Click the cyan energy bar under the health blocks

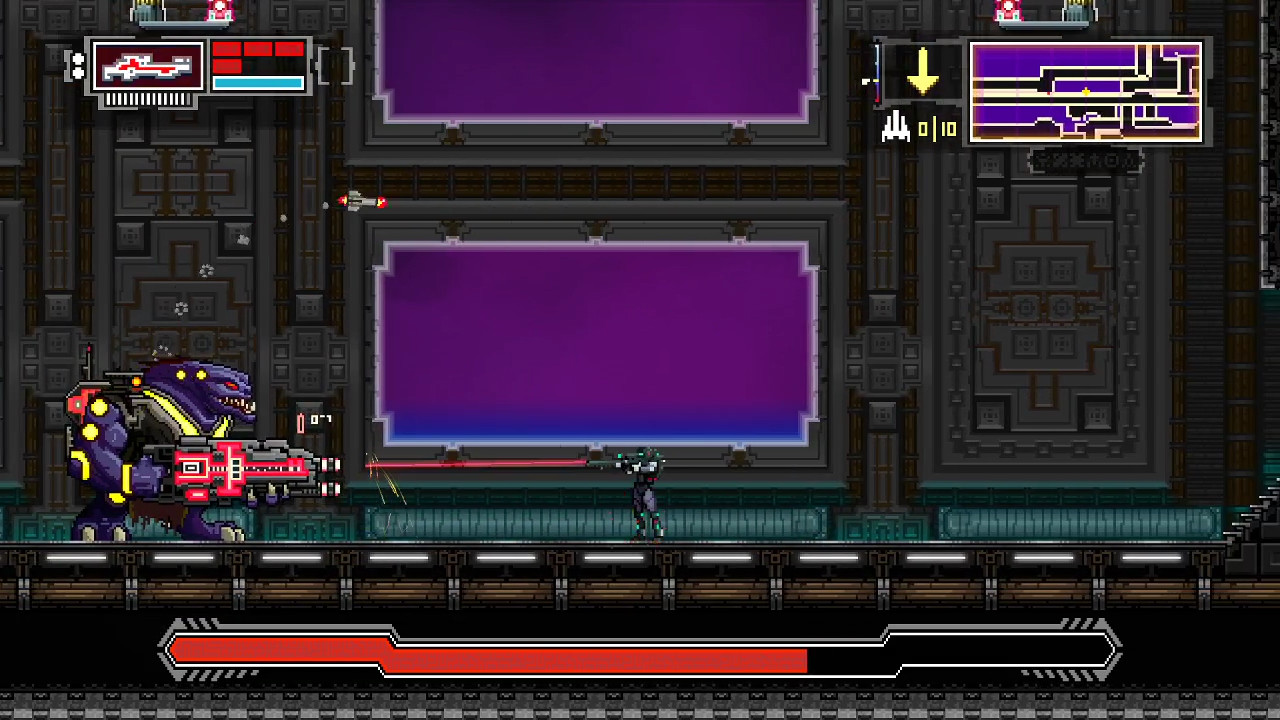[x=259, y=82]
